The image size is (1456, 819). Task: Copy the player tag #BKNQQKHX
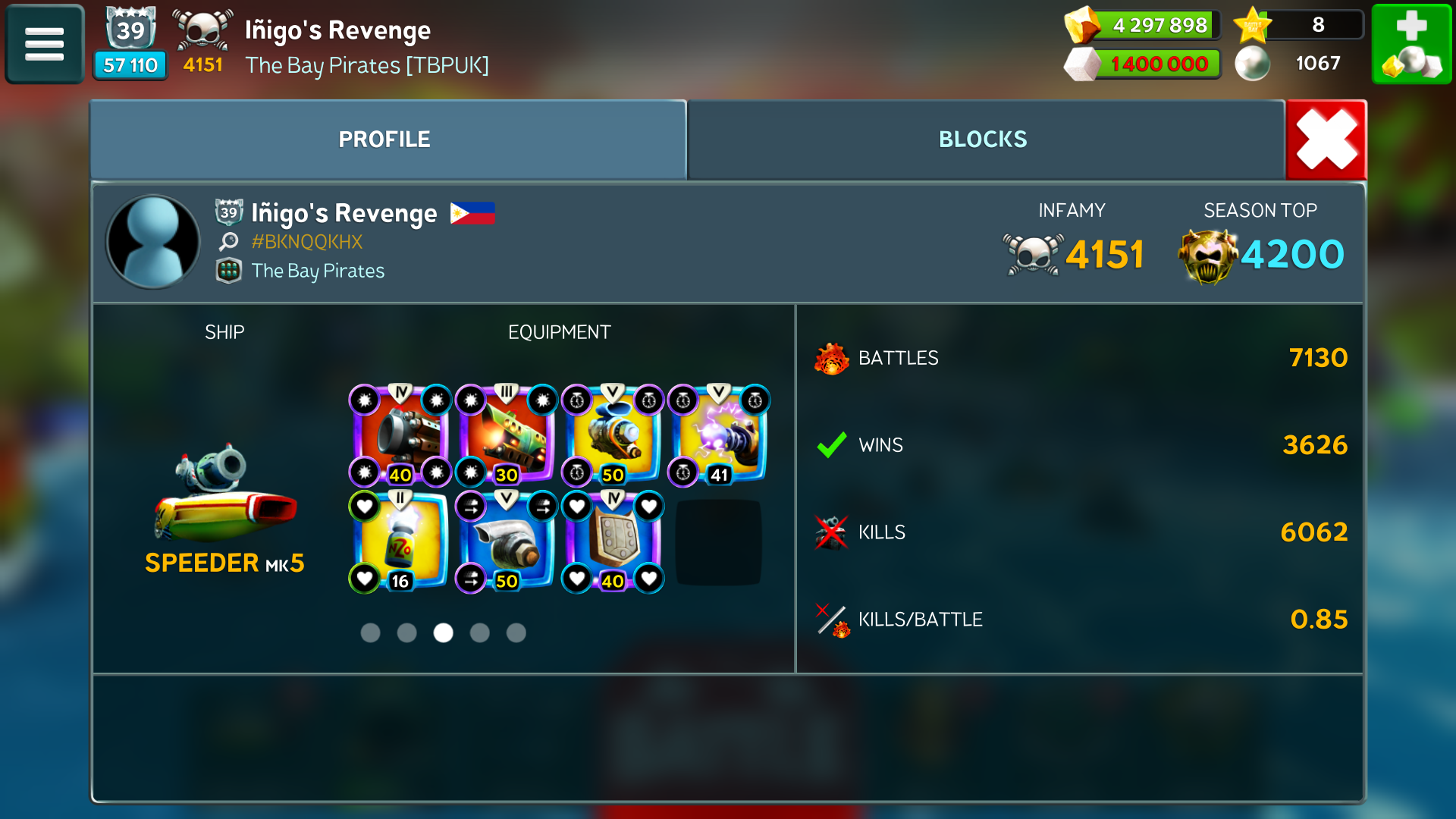(306, 242)
